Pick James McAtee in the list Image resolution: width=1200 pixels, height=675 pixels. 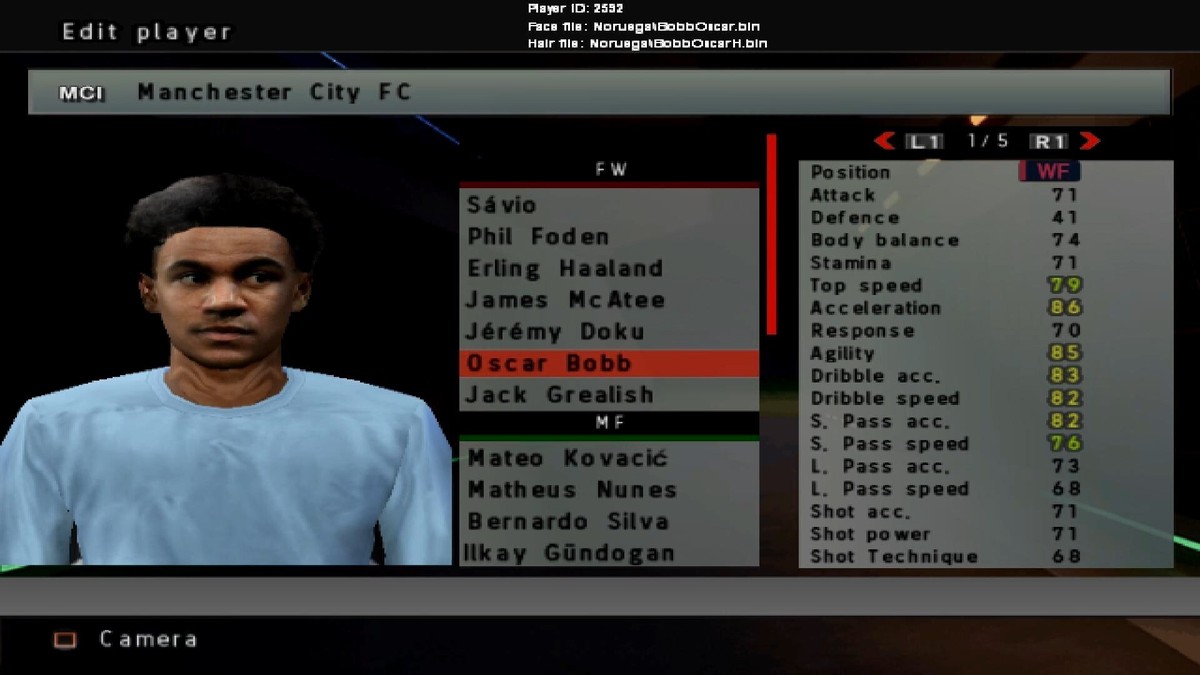566,300
